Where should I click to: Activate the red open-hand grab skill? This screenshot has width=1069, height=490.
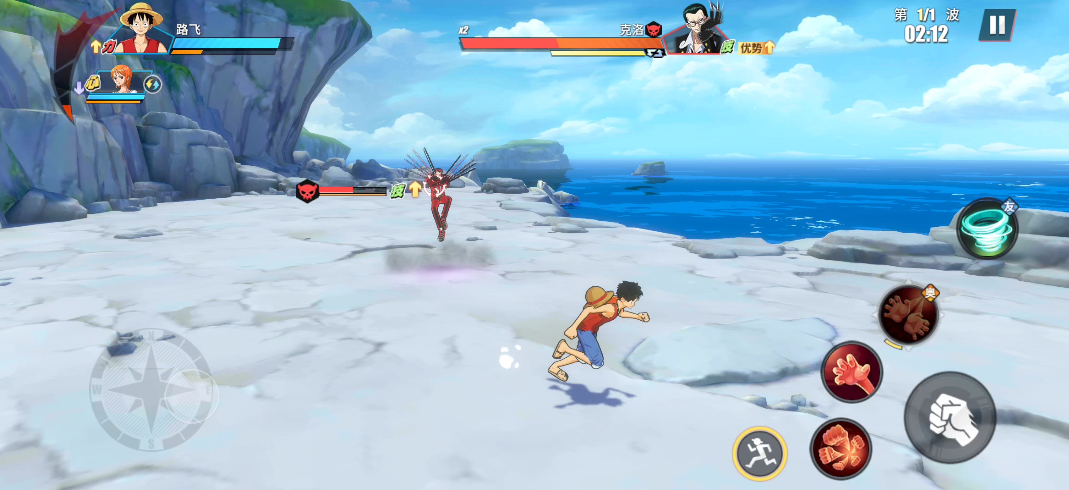click(851, 371)
